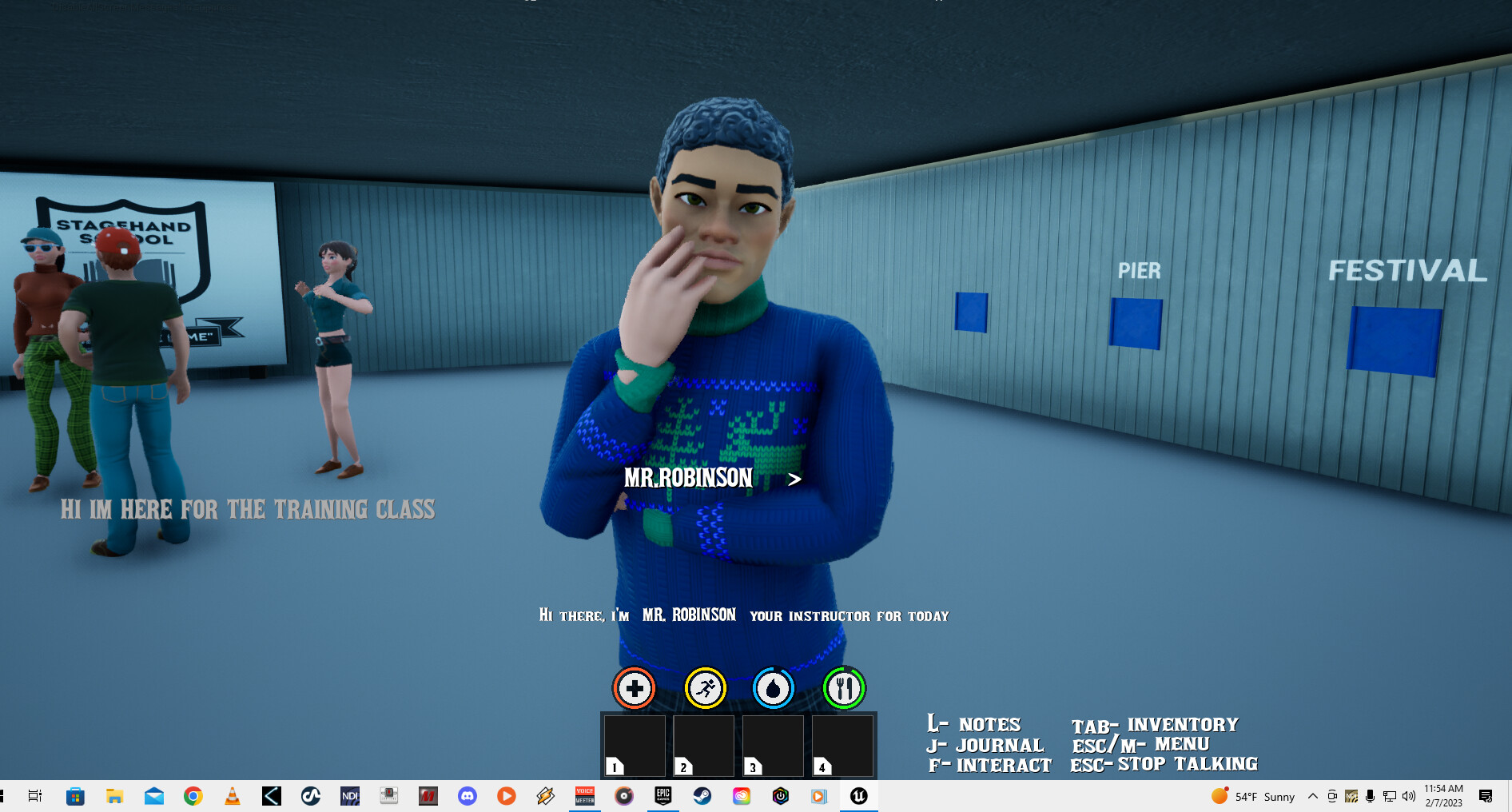Screen dimensions: 1512x812
Task: Advance Mr. Robinson's dialogue with the arrow
Action: (794, 480)
